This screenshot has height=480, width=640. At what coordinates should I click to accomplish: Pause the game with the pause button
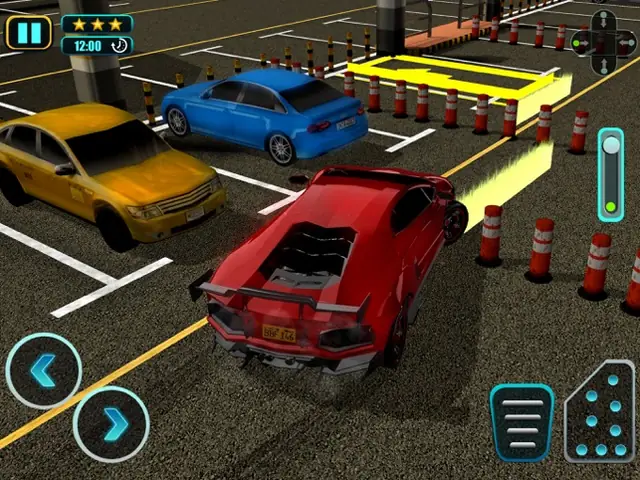point(29,33)
